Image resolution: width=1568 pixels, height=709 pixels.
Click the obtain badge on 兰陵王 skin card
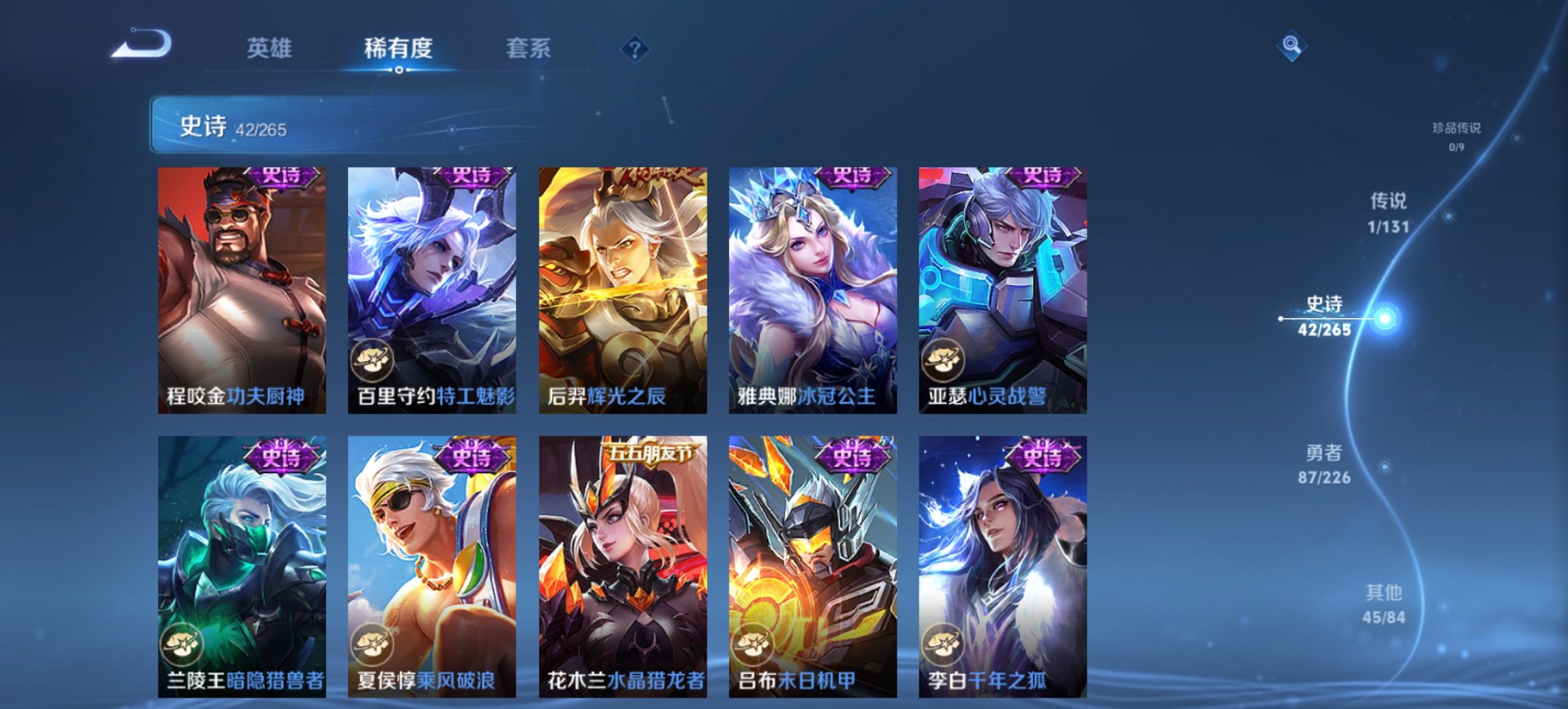(x=180, y=645)
